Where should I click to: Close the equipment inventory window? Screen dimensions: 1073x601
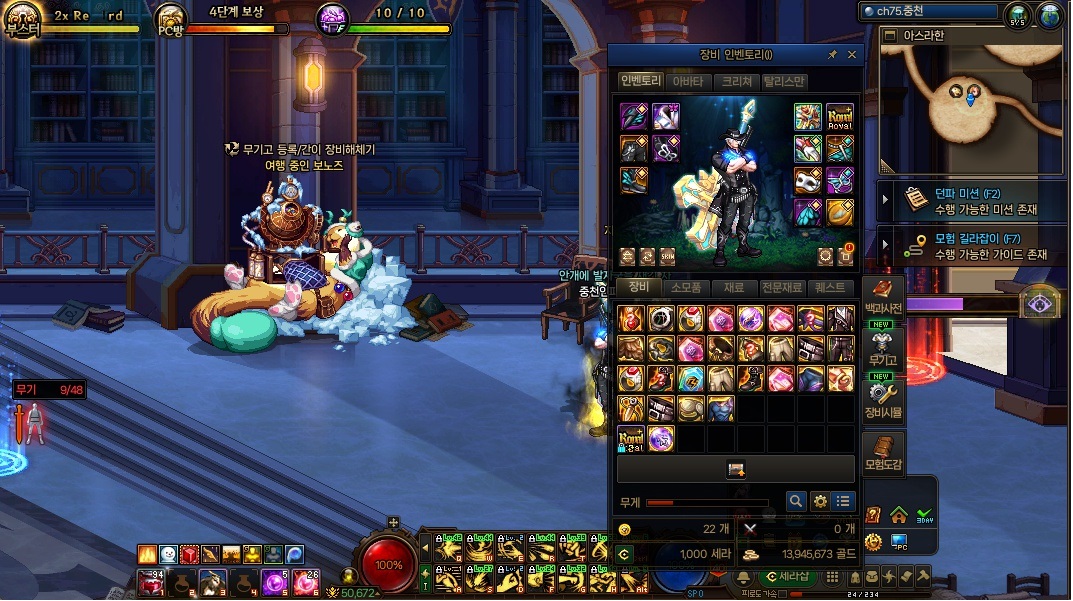tap(852, 55)
